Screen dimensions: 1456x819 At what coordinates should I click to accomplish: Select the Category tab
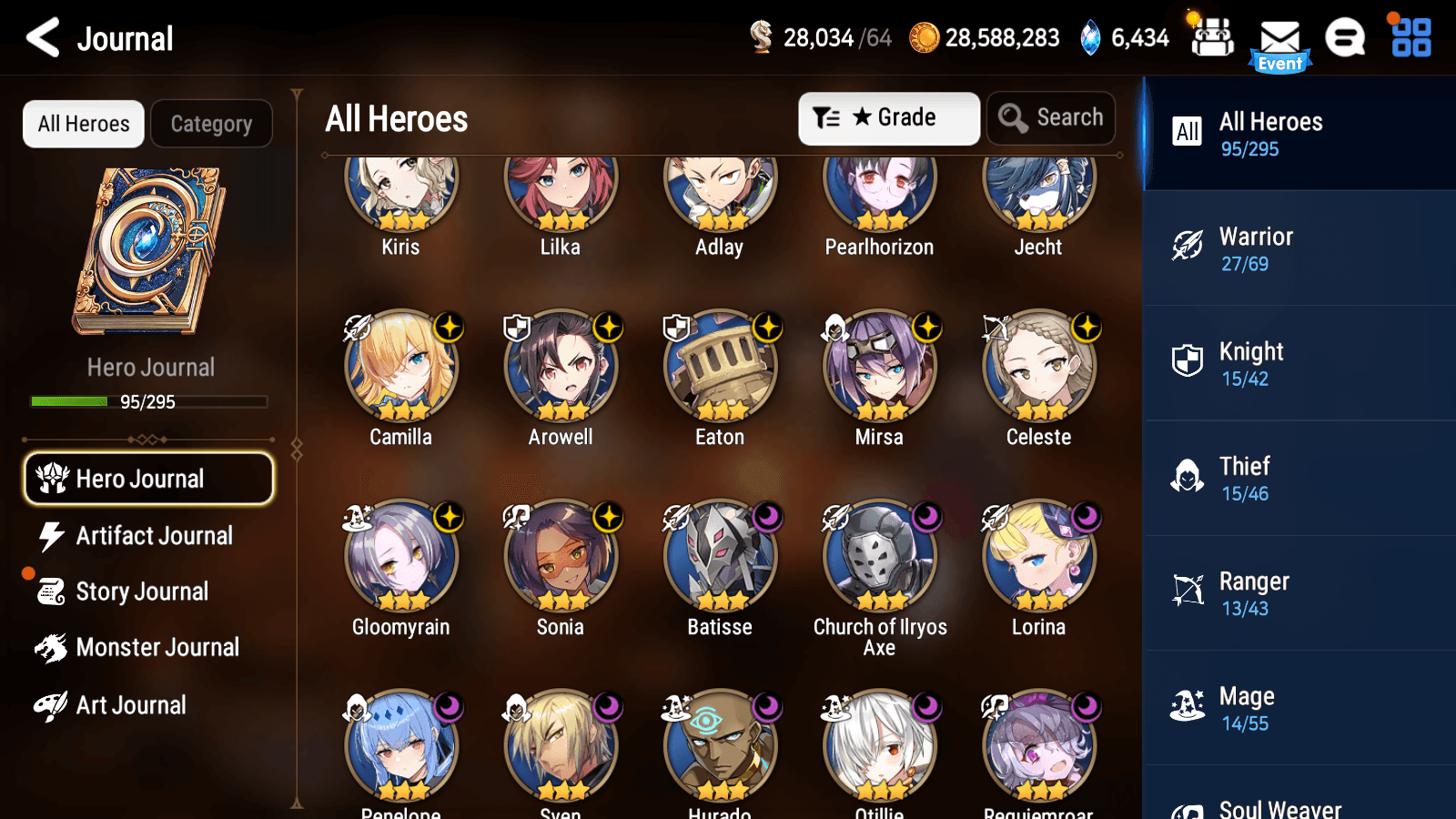coord(211,124)
